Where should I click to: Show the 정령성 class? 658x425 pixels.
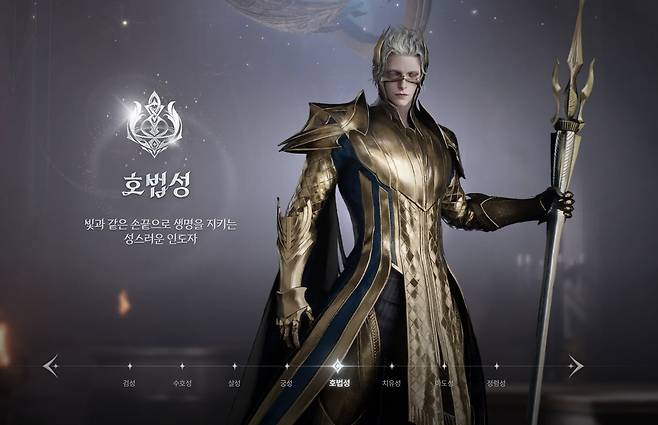pos(496,383)
